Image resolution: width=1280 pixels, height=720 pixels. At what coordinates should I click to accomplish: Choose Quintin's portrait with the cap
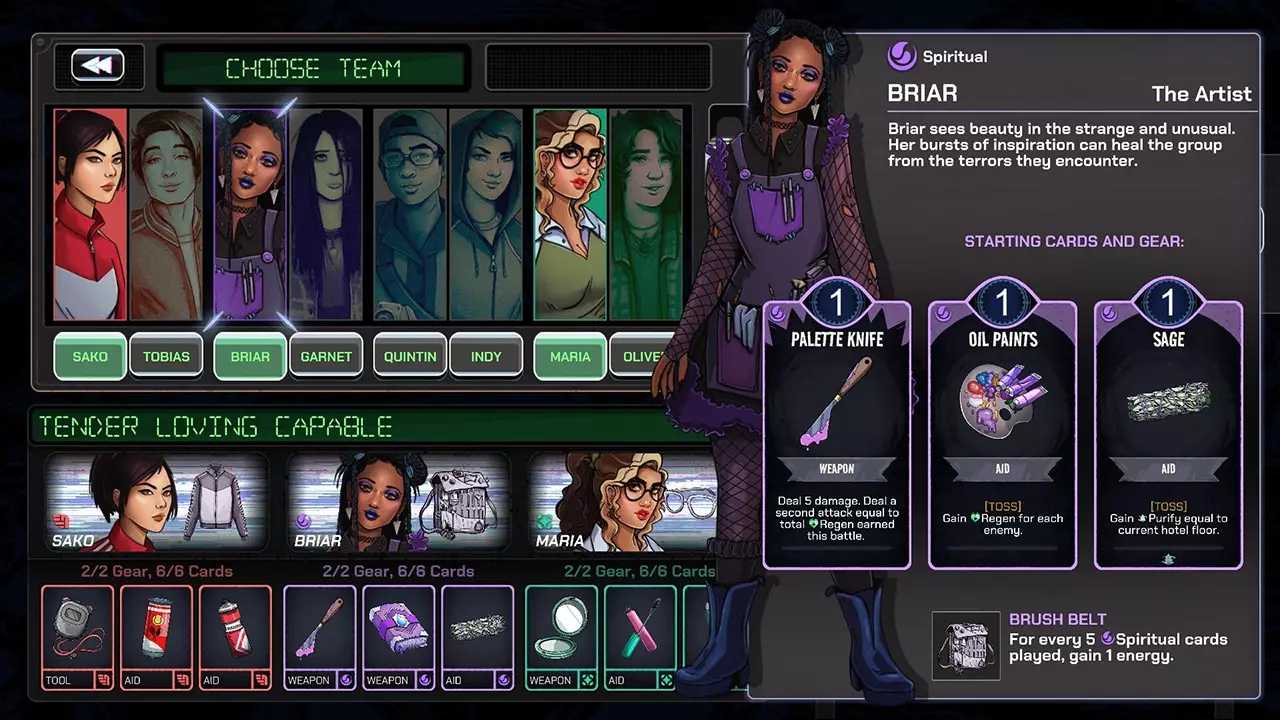coord(410,214)
